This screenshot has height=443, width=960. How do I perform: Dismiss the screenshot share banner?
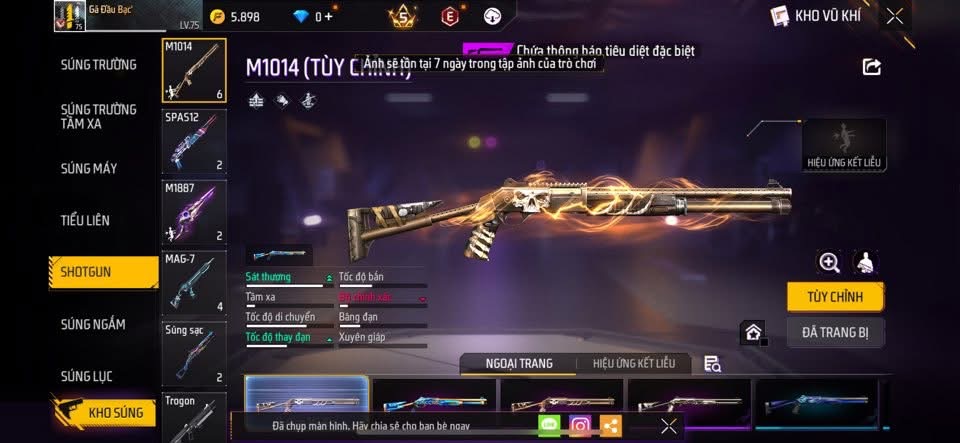[x=669, y=426]
